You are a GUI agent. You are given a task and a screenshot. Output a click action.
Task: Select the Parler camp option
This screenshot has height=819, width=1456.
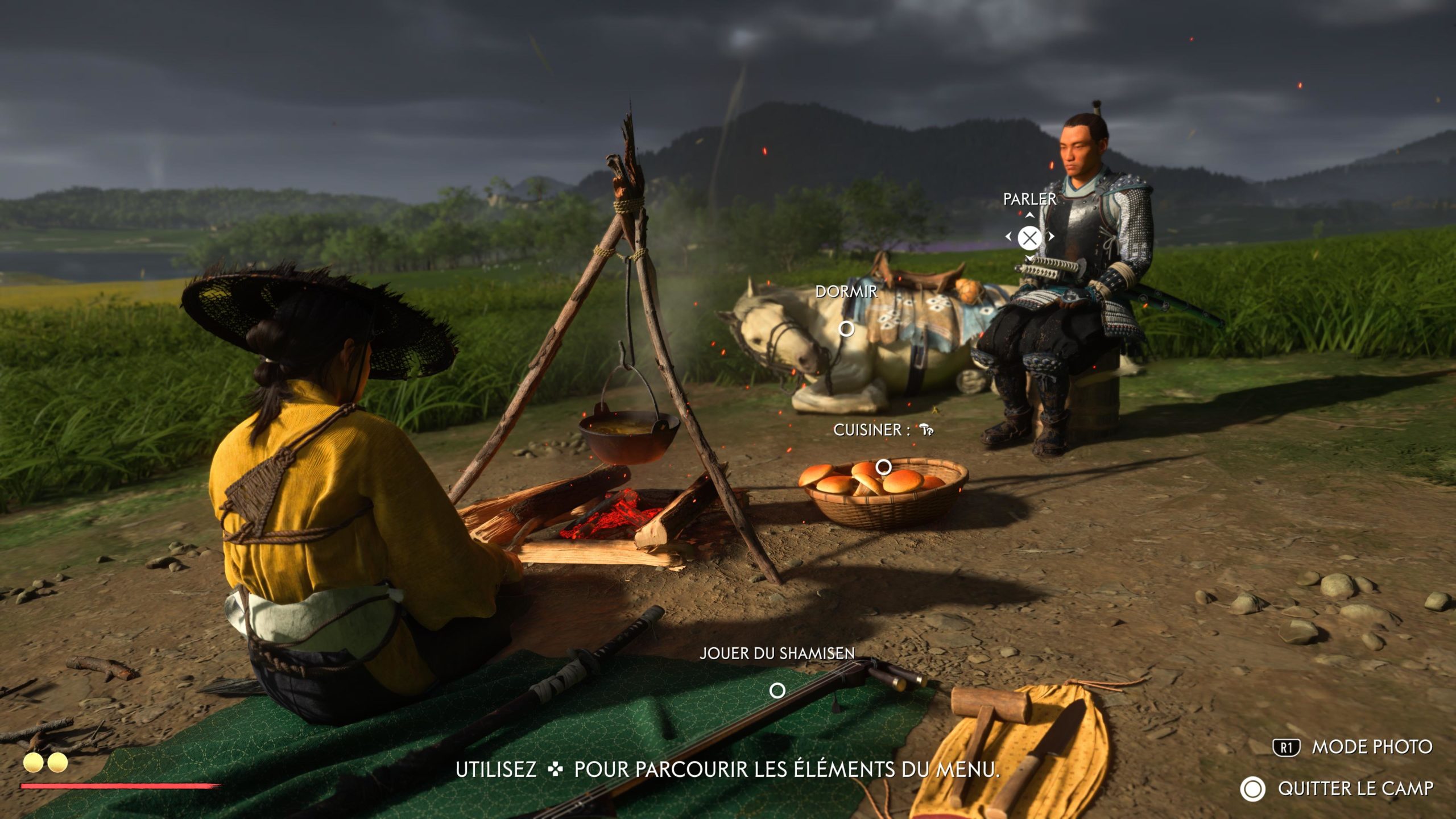[x=1029, y=238]
